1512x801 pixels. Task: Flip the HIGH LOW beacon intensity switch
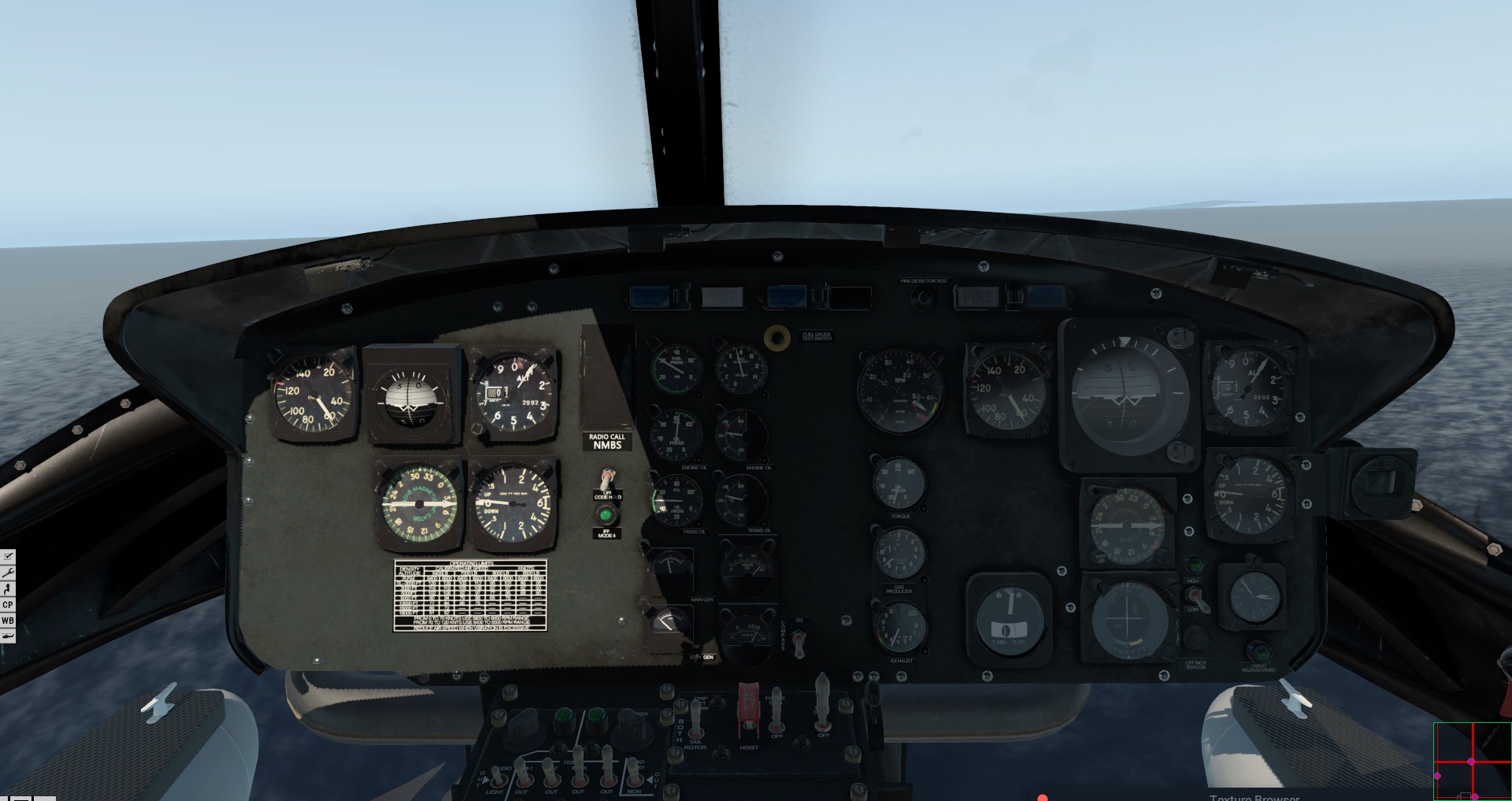coord(1197,598)
